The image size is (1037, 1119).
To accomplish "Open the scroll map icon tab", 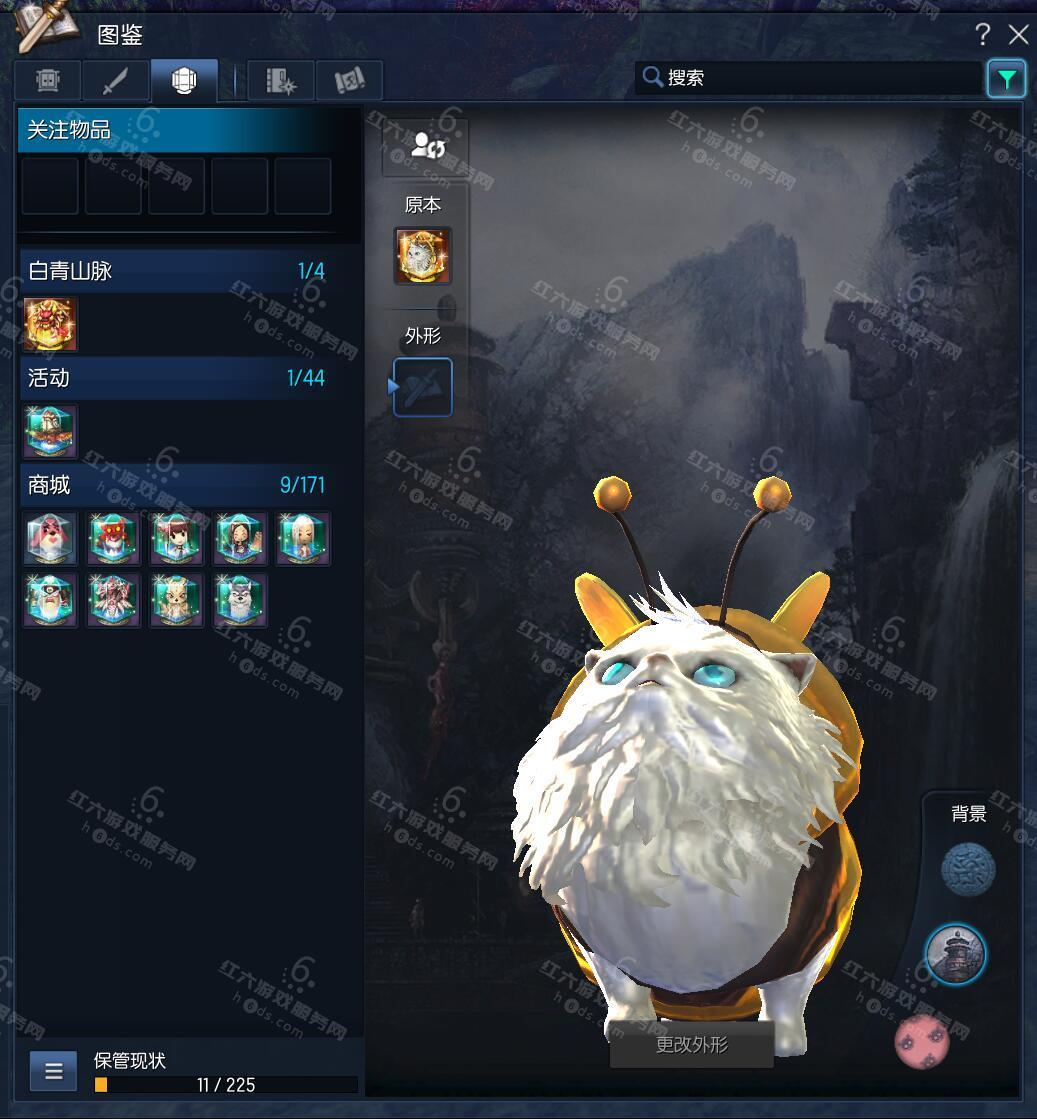I will tap(349, 81).
